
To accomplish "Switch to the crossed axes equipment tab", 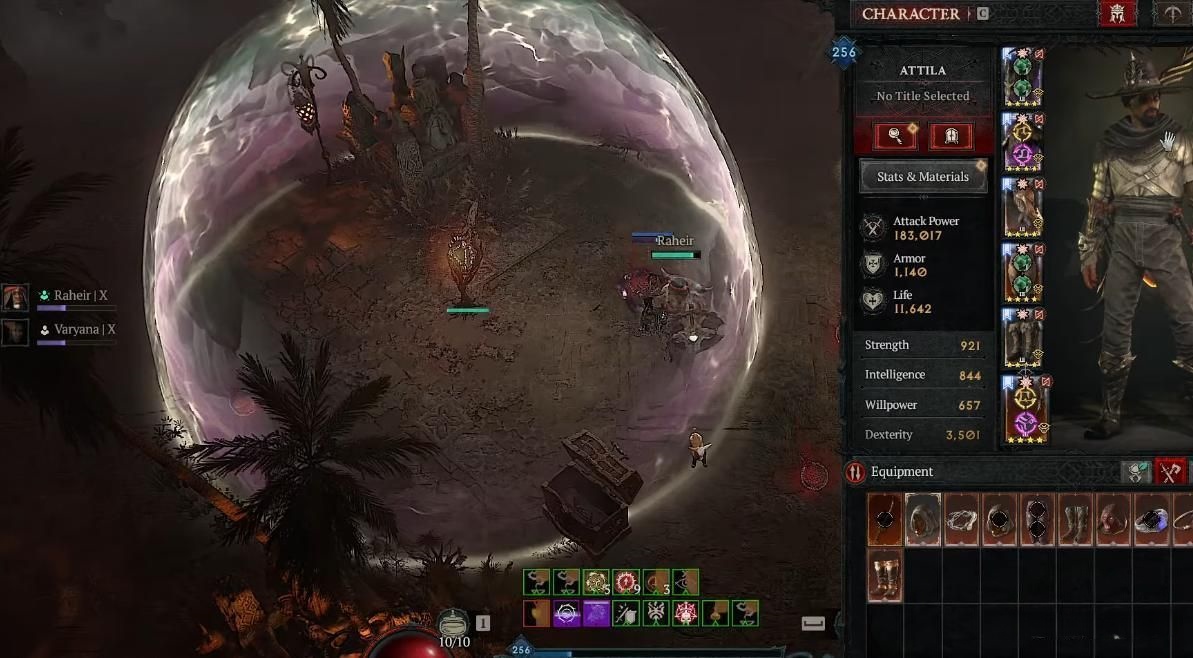I will tap(1170, 472).
